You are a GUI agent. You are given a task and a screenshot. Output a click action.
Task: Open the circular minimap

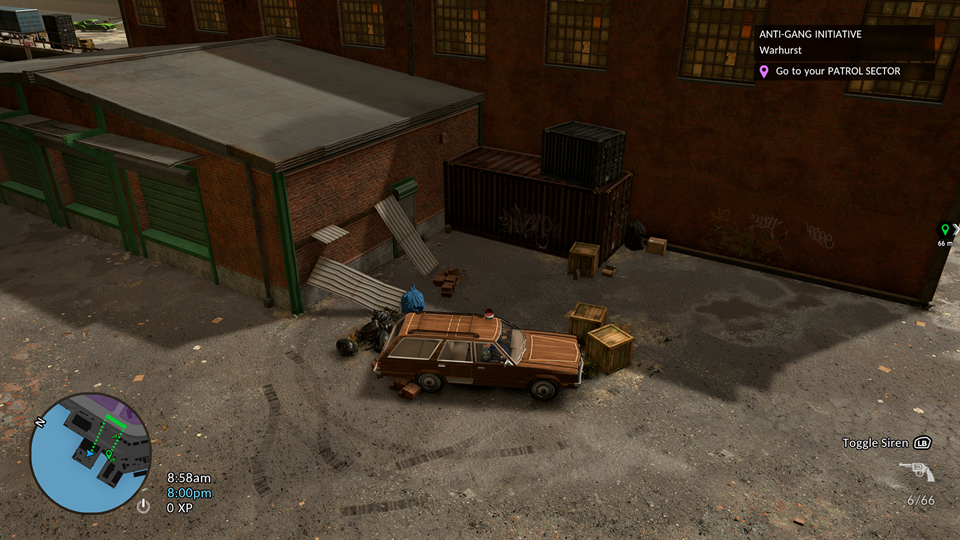90,452
